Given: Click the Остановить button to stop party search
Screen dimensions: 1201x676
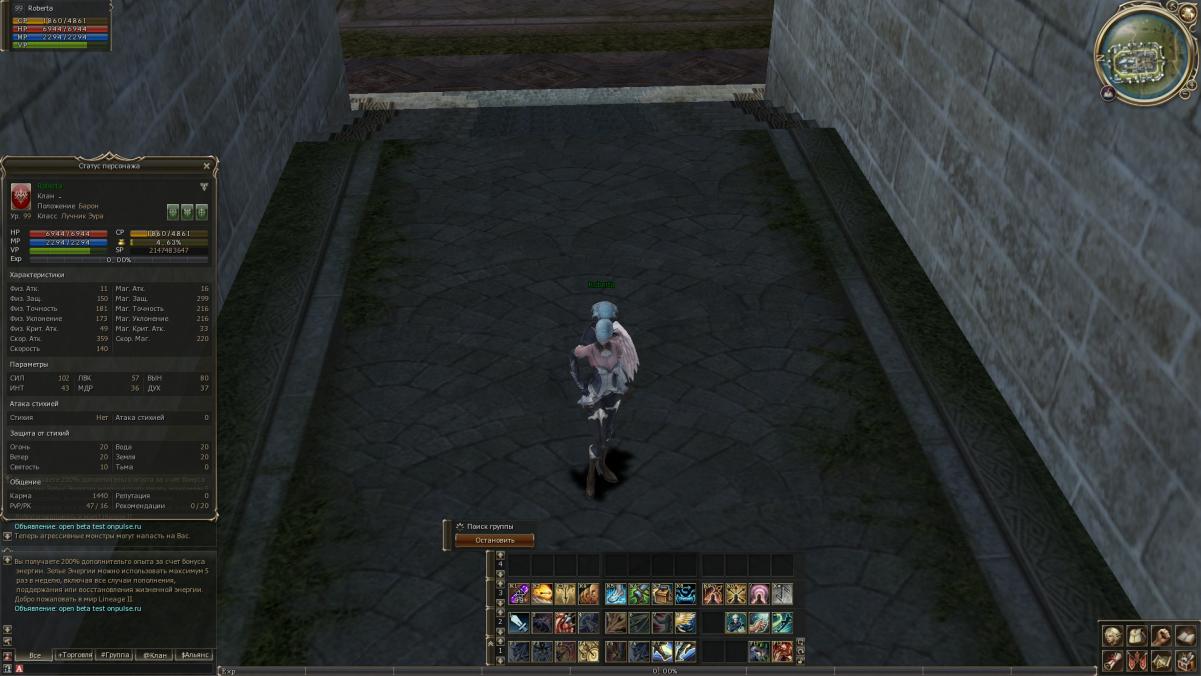Looking at the screenshot, I should [494, 540].
